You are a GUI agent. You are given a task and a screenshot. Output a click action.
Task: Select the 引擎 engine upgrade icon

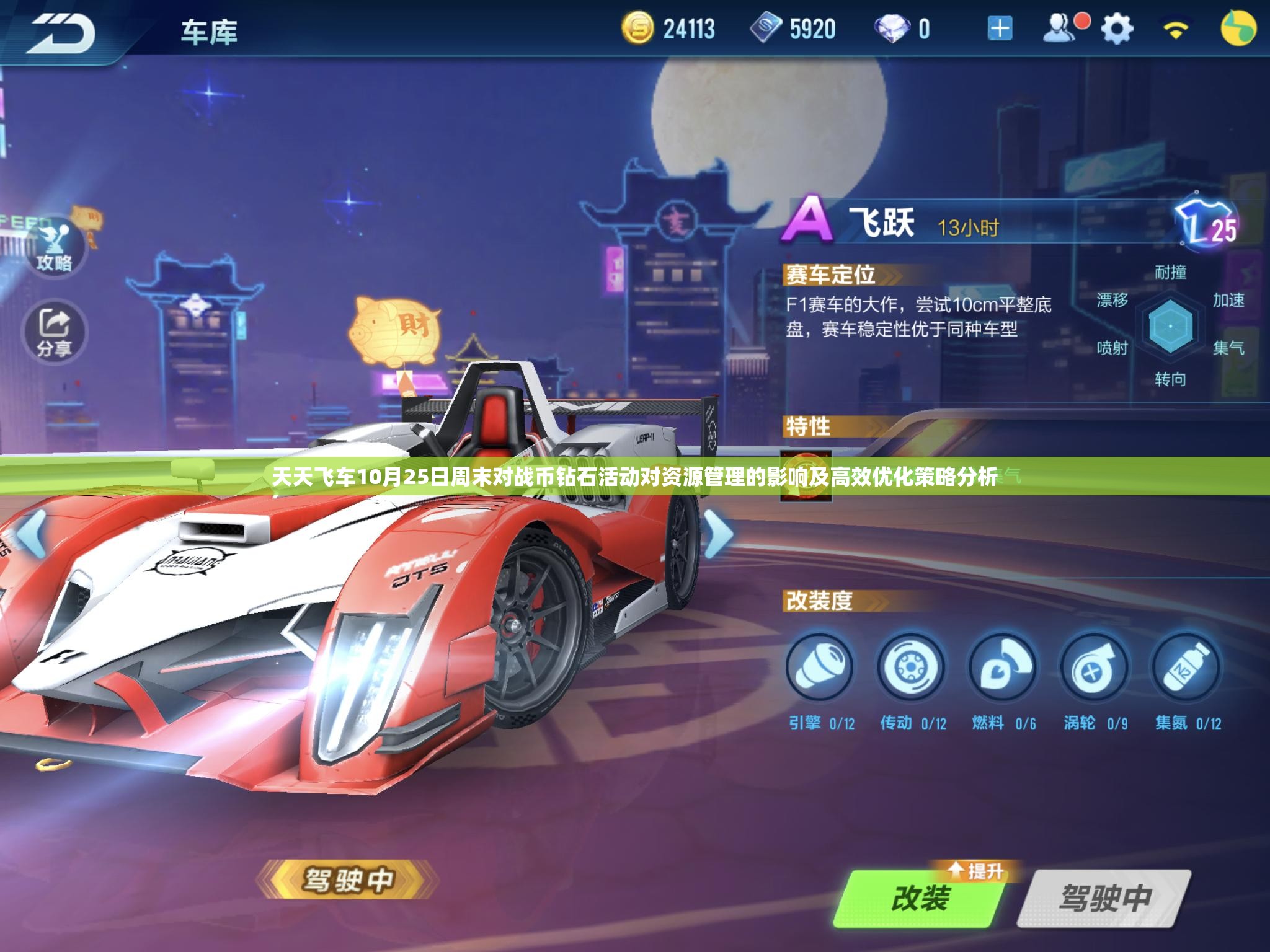(x=820, y=667)
